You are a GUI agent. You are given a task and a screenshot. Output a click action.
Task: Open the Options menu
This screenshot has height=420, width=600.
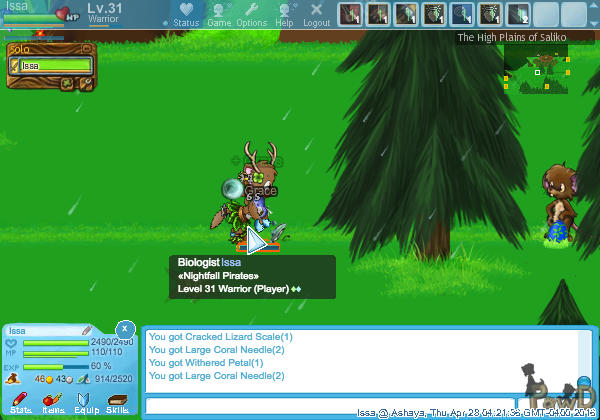[251, 14]
